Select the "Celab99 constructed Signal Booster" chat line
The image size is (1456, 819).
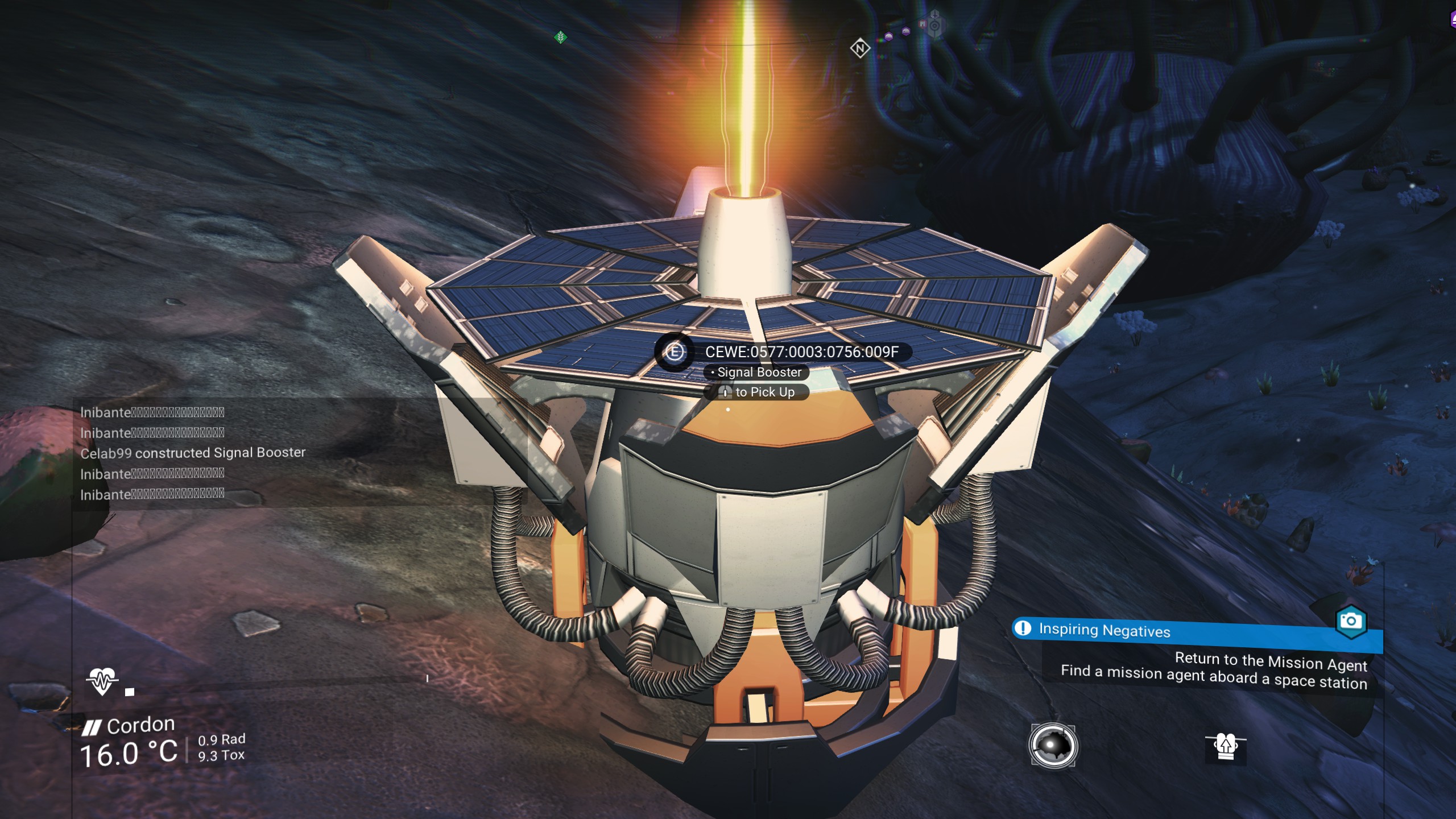[x=193, y=453]
